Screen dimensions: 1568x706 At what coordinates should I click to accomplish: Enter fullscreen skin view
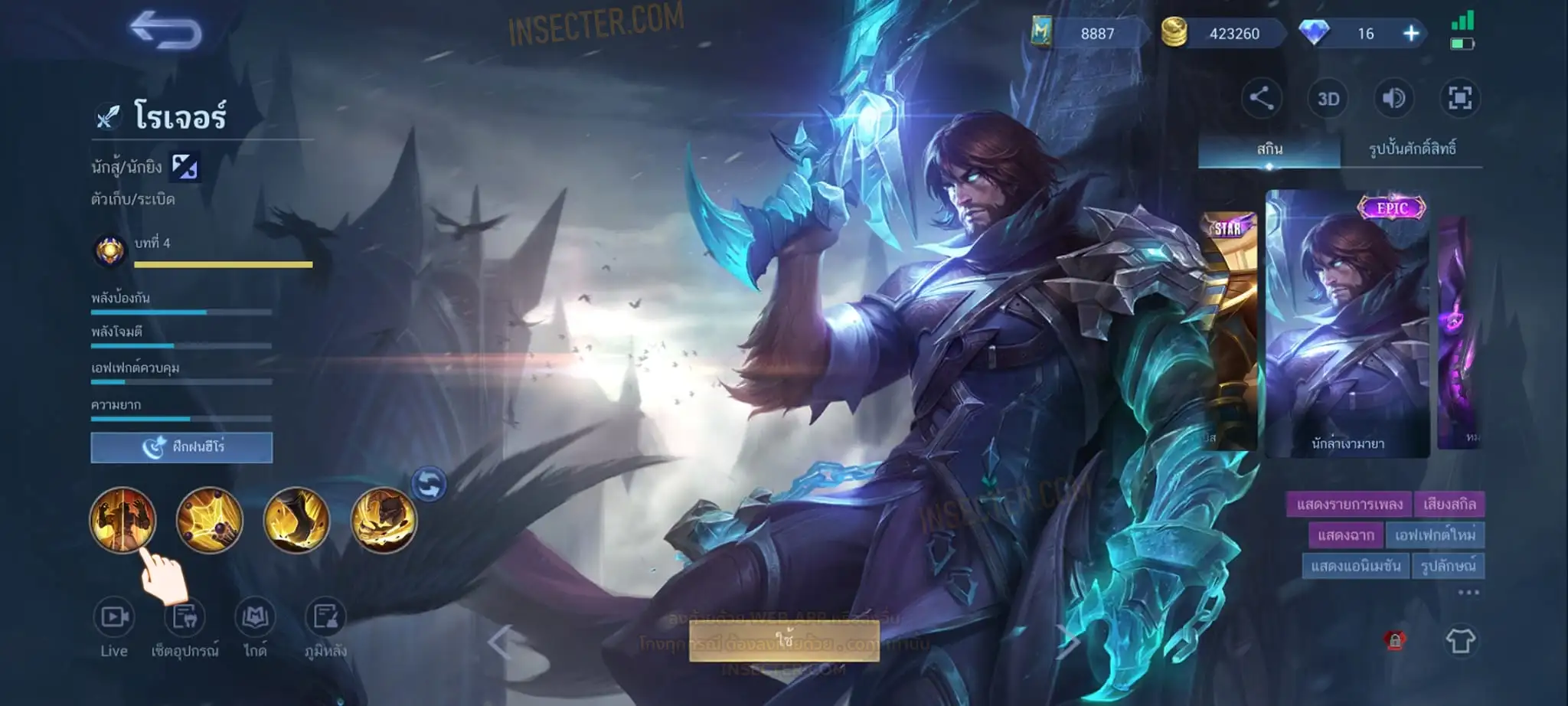pyautogui.click(x=1459, y=98)
